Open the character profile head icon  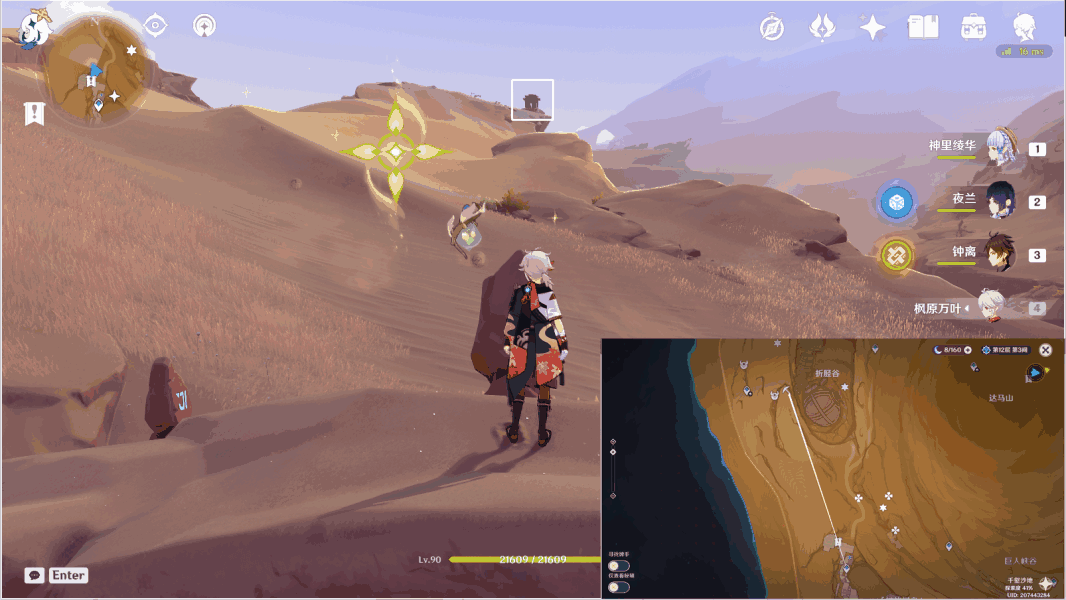pos(1023,27)
